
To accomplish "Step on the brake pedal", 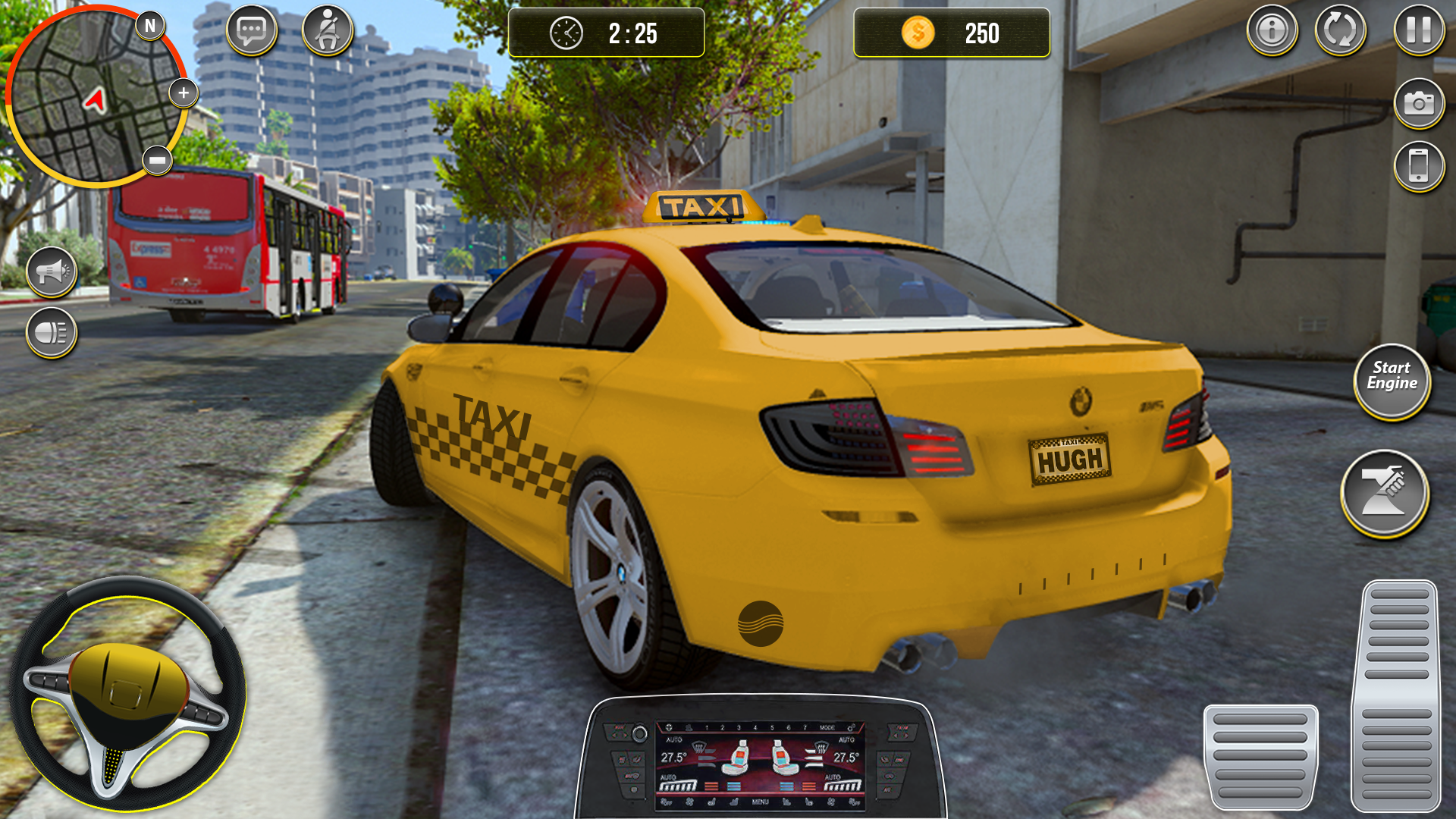I will [1260, 756].
